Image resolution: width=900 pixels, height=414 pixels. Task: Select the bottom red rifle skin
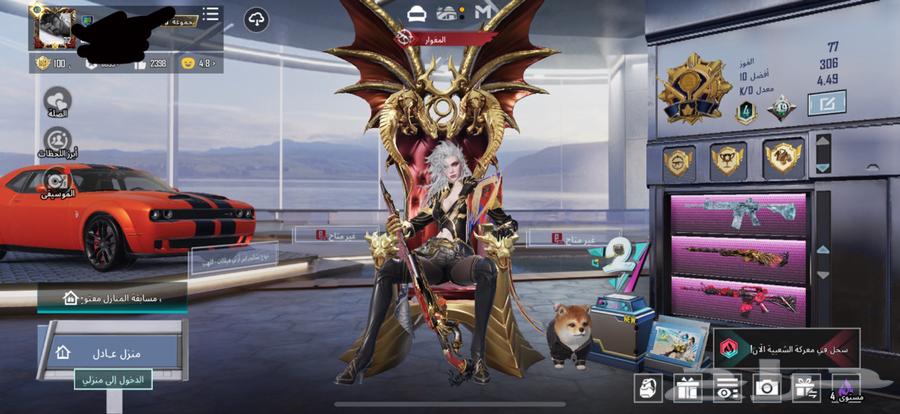coord(739,300)
